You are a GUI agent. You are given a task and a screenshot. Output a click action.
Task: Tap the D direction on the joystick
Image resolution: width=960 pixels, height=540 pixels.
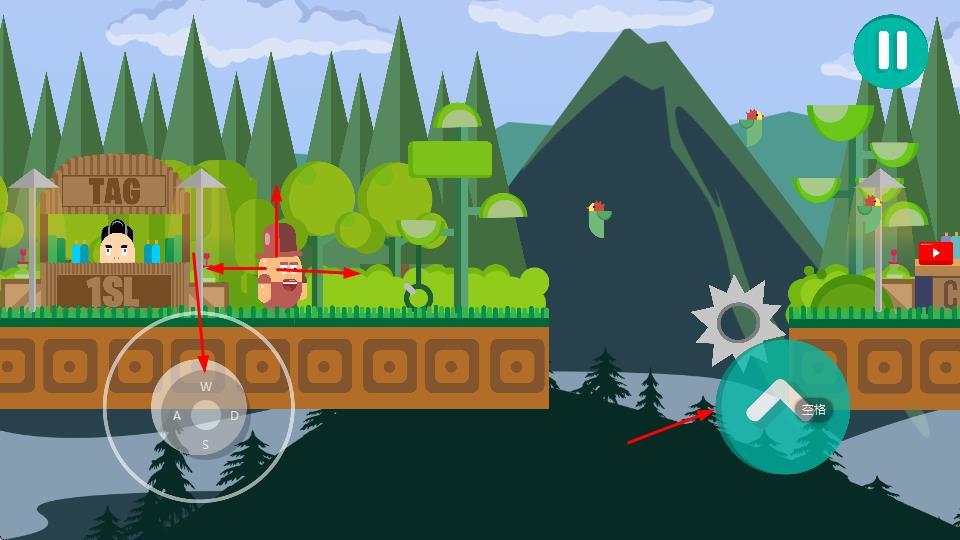click(x=234, y=415)
